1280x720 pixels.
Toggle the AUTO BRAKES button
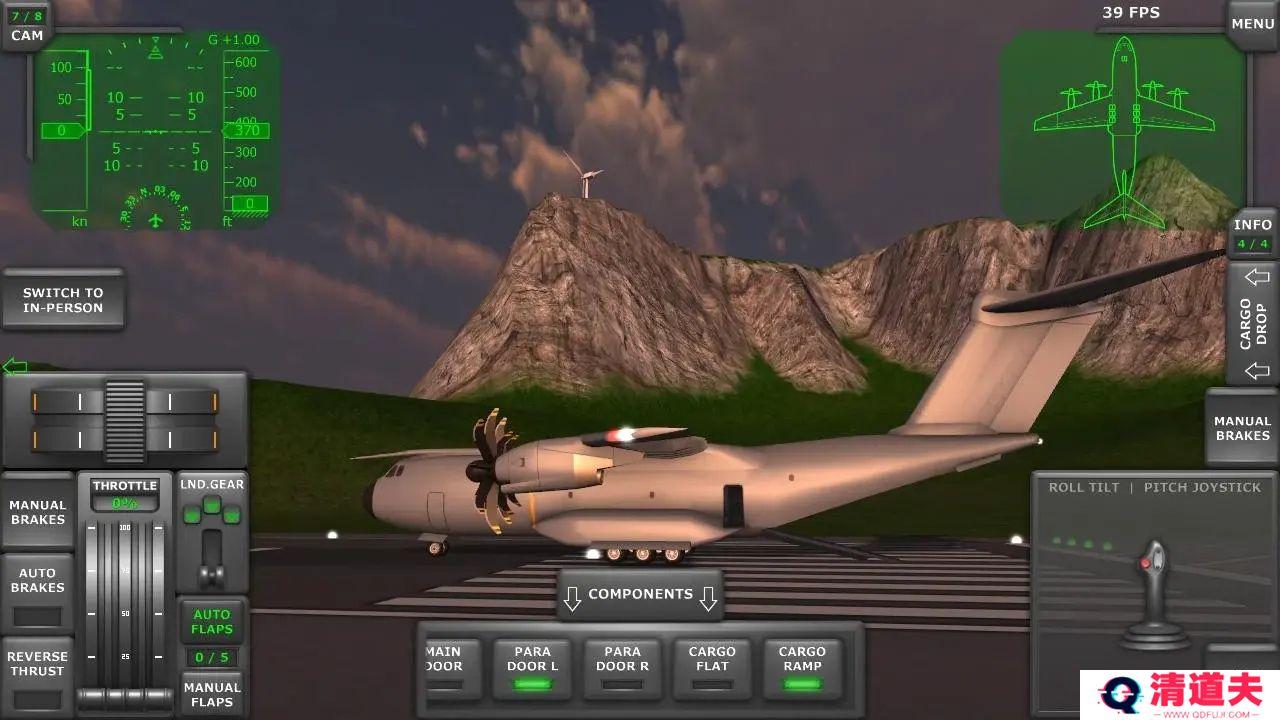point(38,592)
